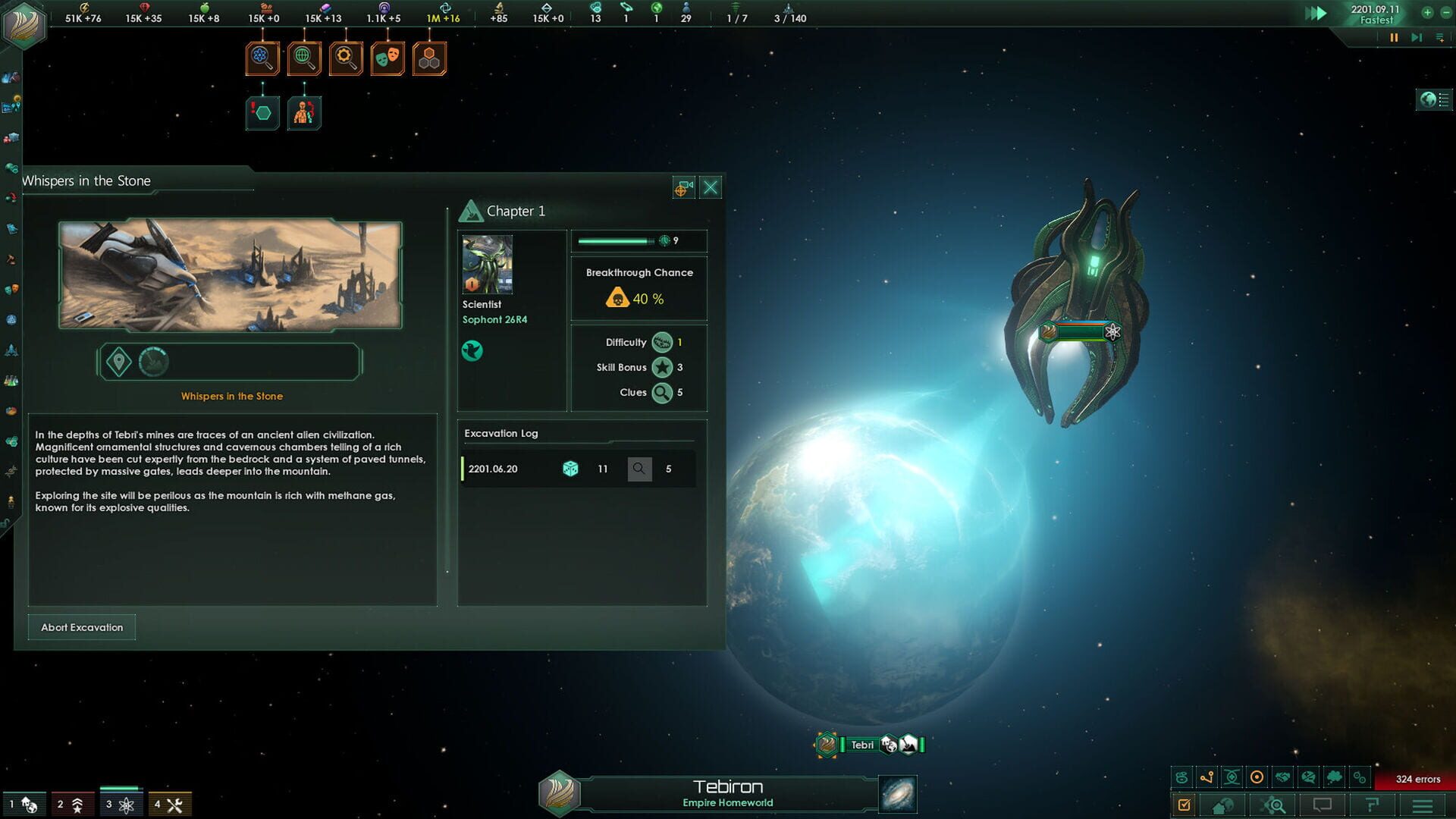Open the society research magnifier icon
Screen dimensions: 1456x819
click(x=303, y=58)
